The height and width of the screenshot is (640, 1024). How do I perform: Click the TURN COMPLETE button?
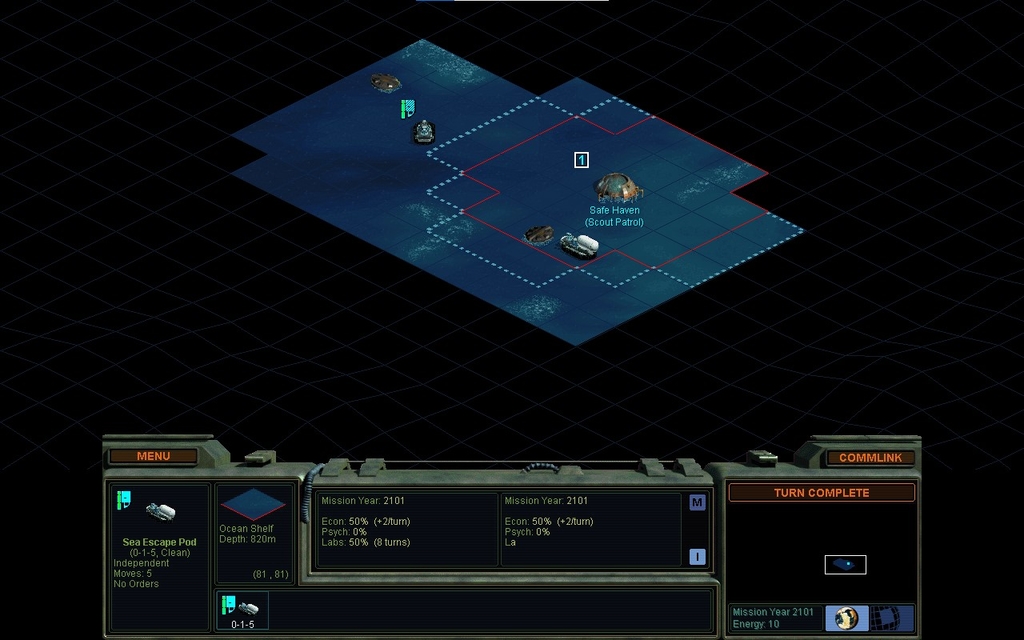point(821,493)
